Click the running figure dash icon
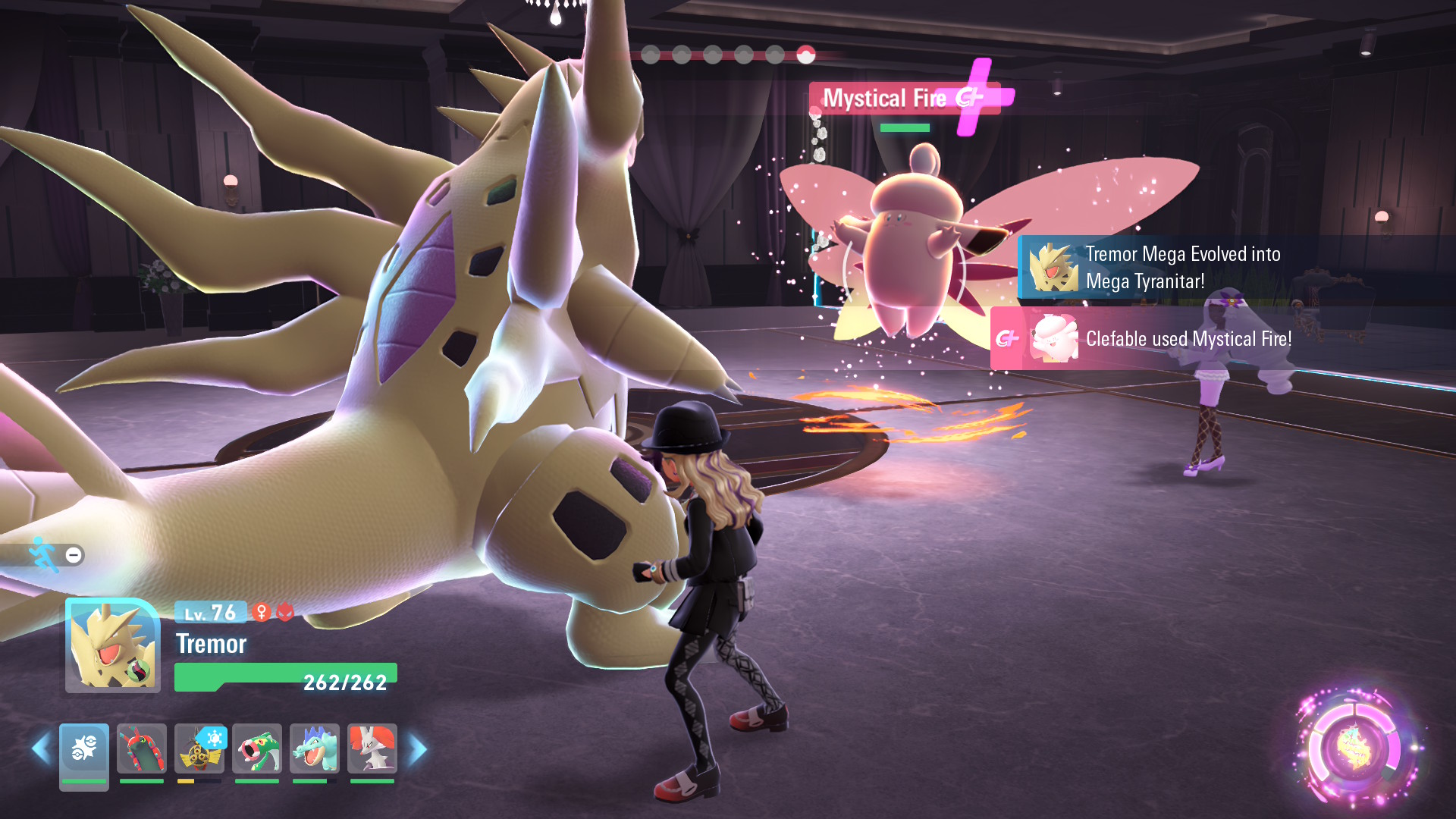 pyautogui.click(x=44, y=555)
